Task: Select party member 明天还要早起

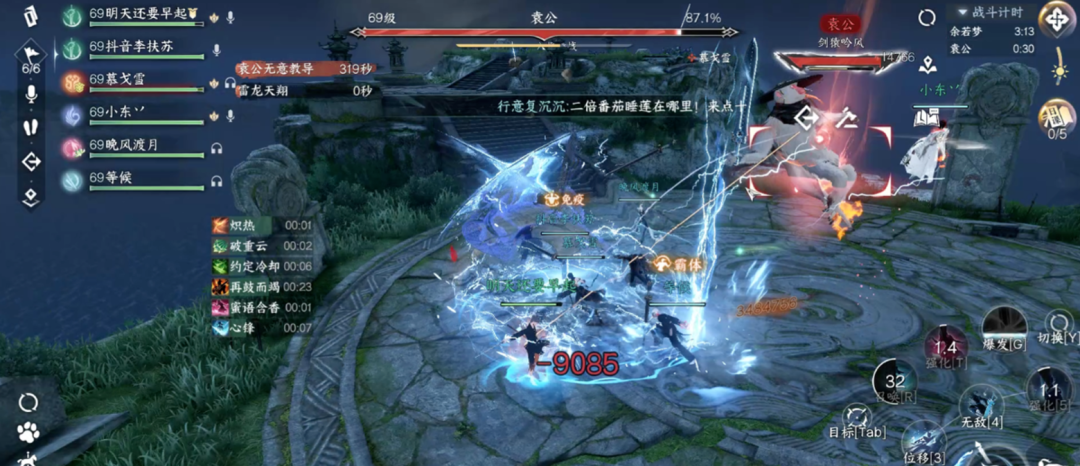Action: tap(138, 18)
